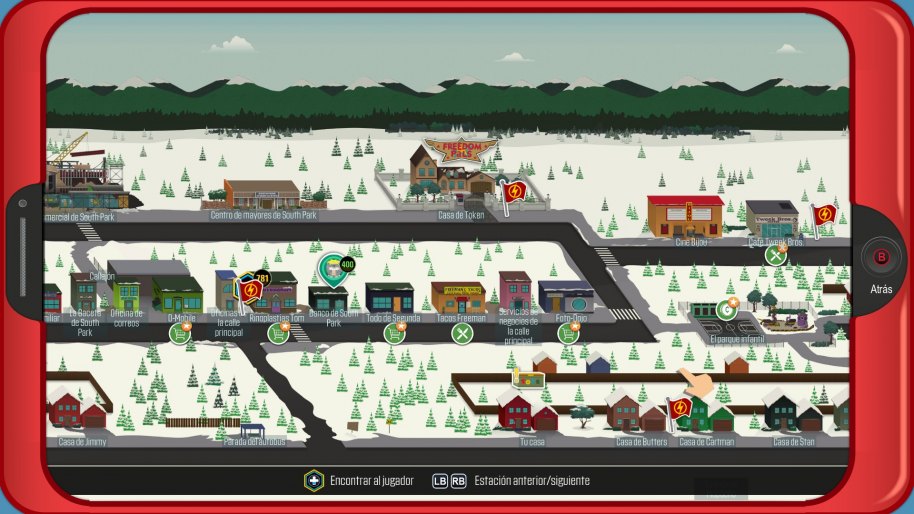Select the Tacos Freeman fork-and-knife icon

pos(461,332)
